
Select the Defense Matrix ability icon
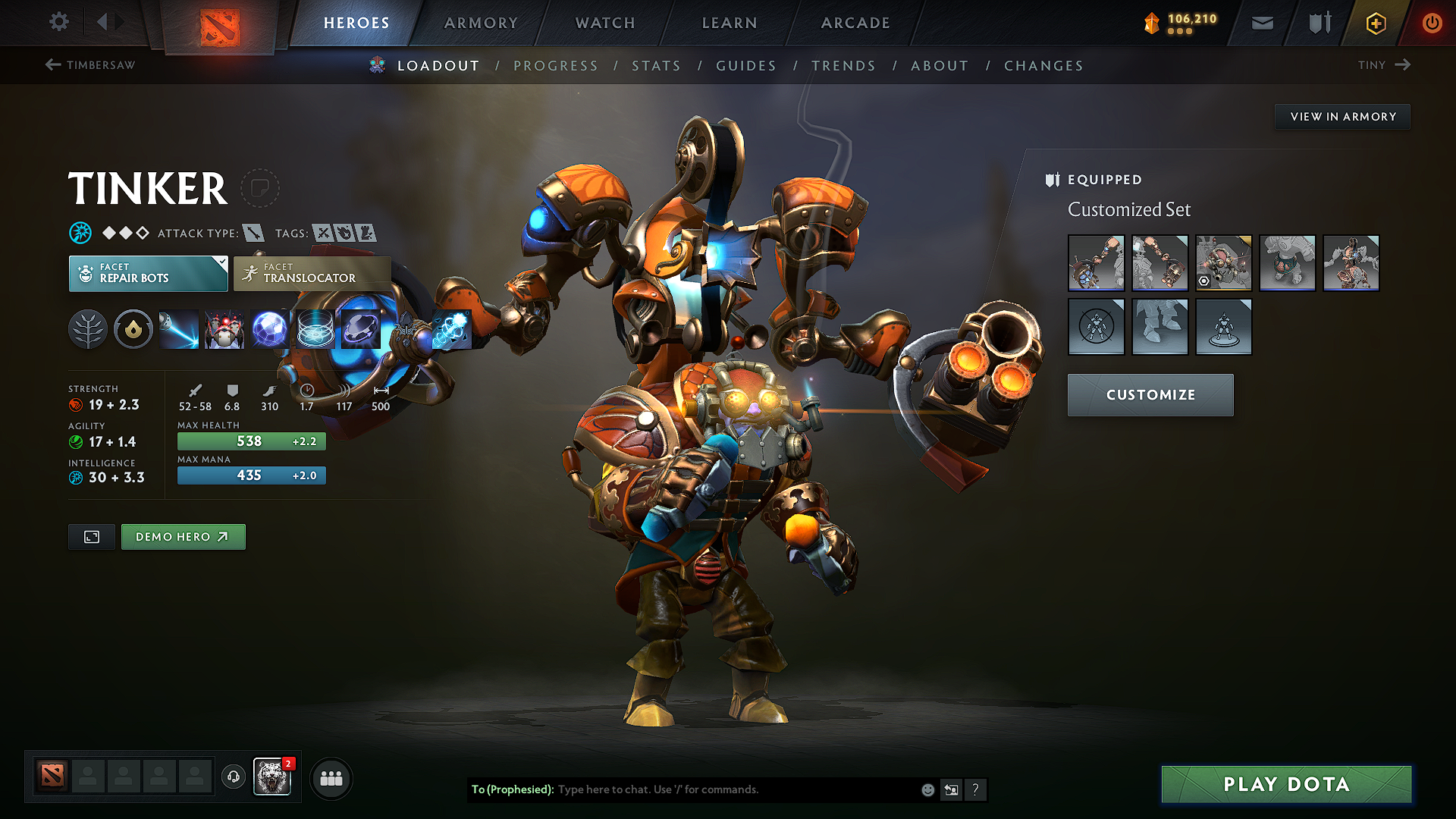(315, 328)
